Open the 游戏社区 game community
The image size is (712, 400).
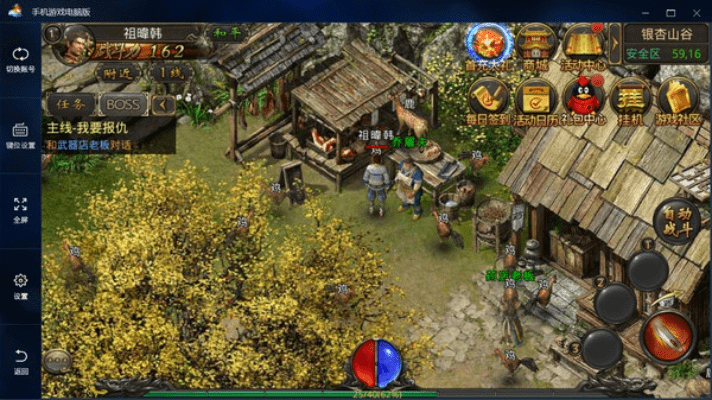tap(678, 100)
